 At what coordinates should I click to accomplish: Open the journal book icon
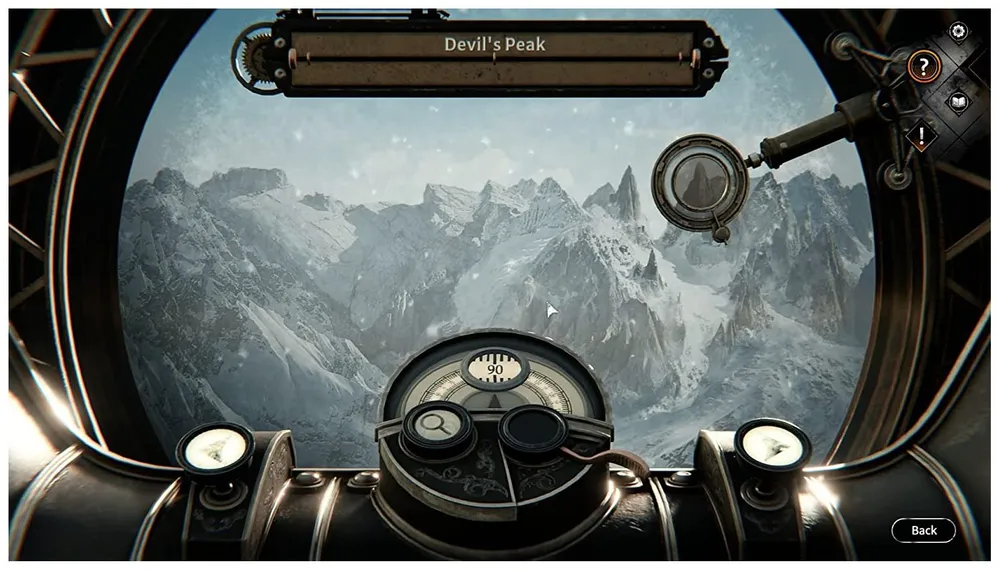click(958, 101)
